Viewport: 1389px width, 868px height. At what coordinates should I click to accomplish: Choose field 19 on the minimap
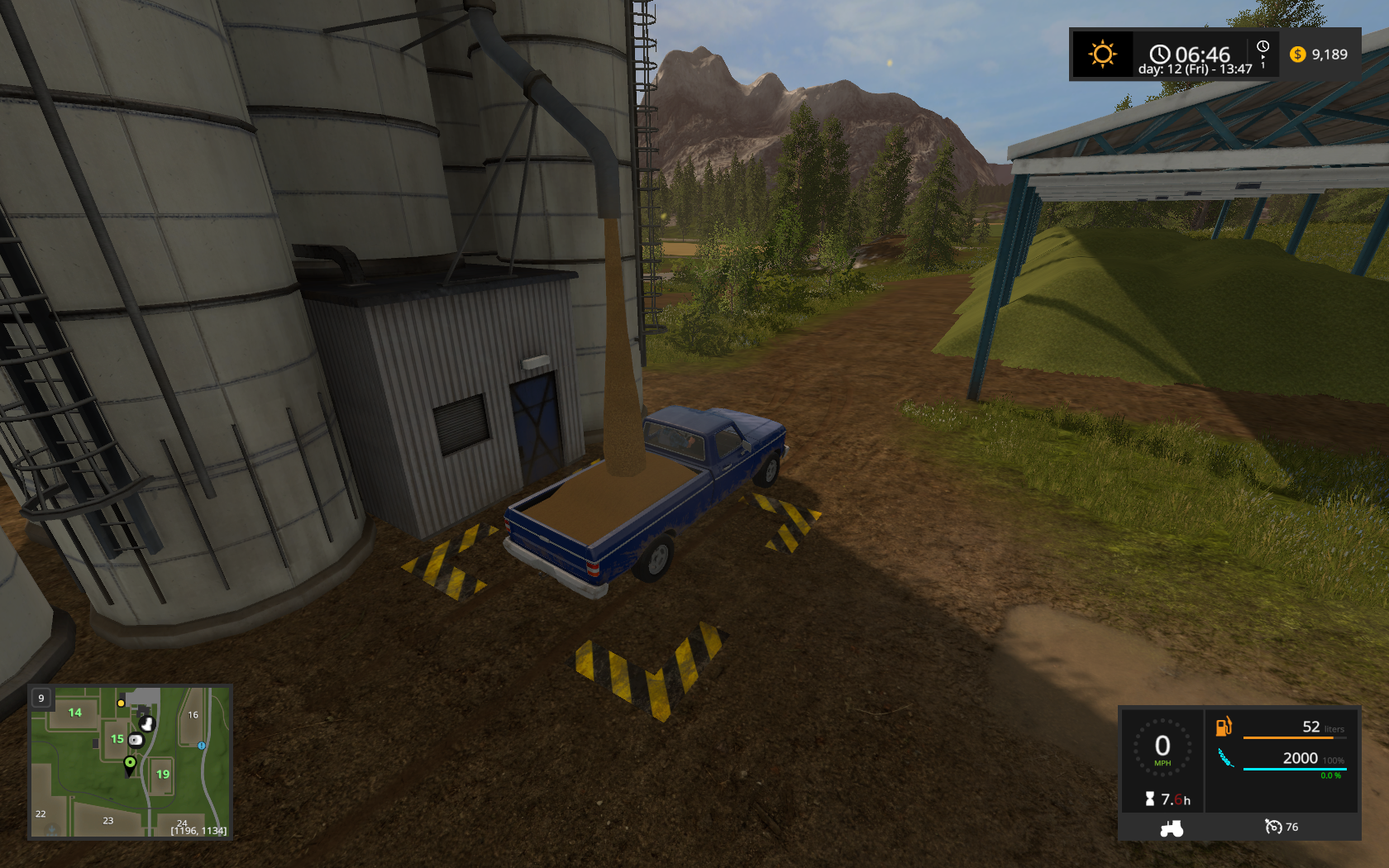(x=163, y=775)
